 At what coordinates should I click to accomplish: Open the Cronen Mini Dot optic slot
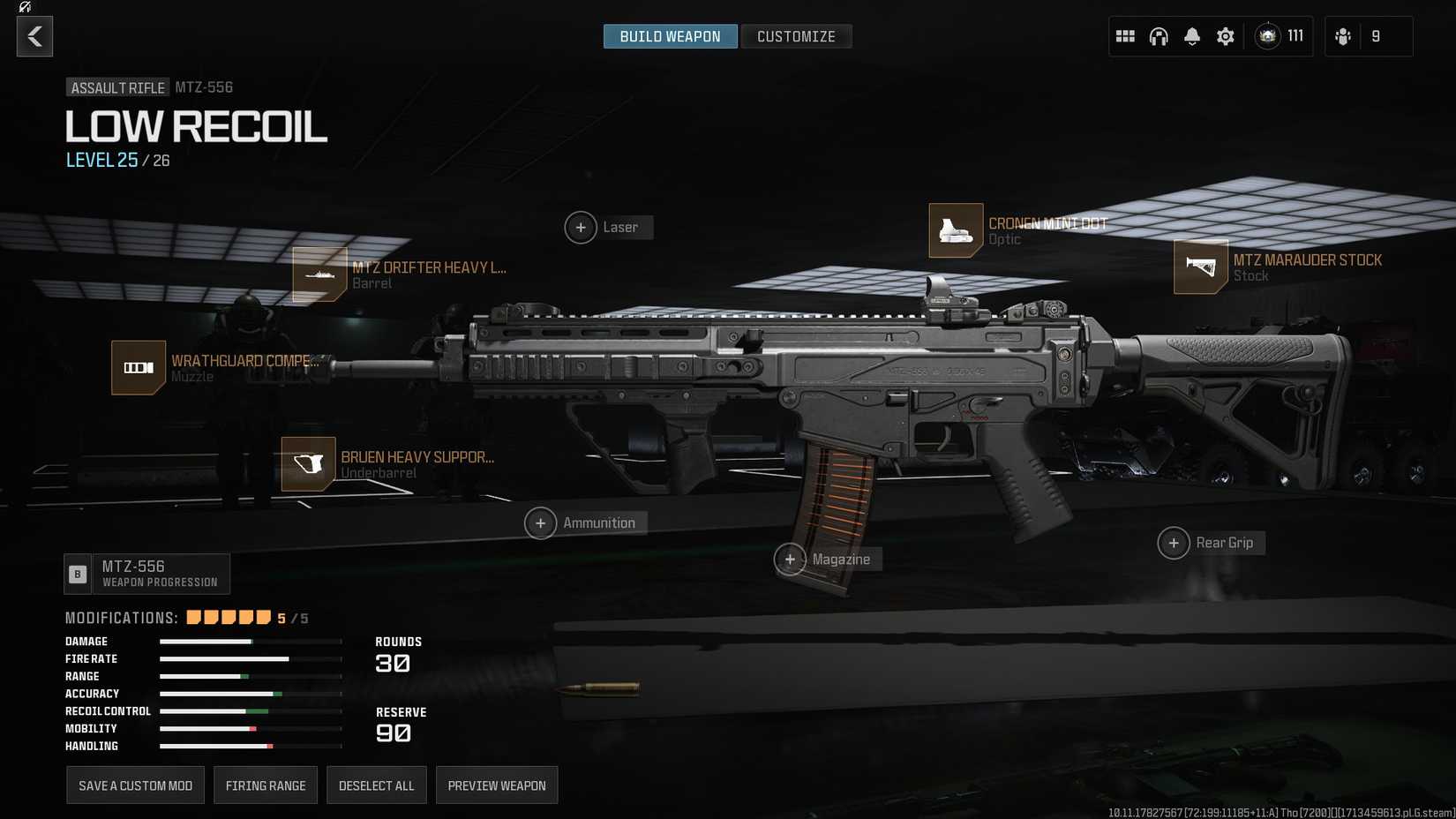(957, 230)
